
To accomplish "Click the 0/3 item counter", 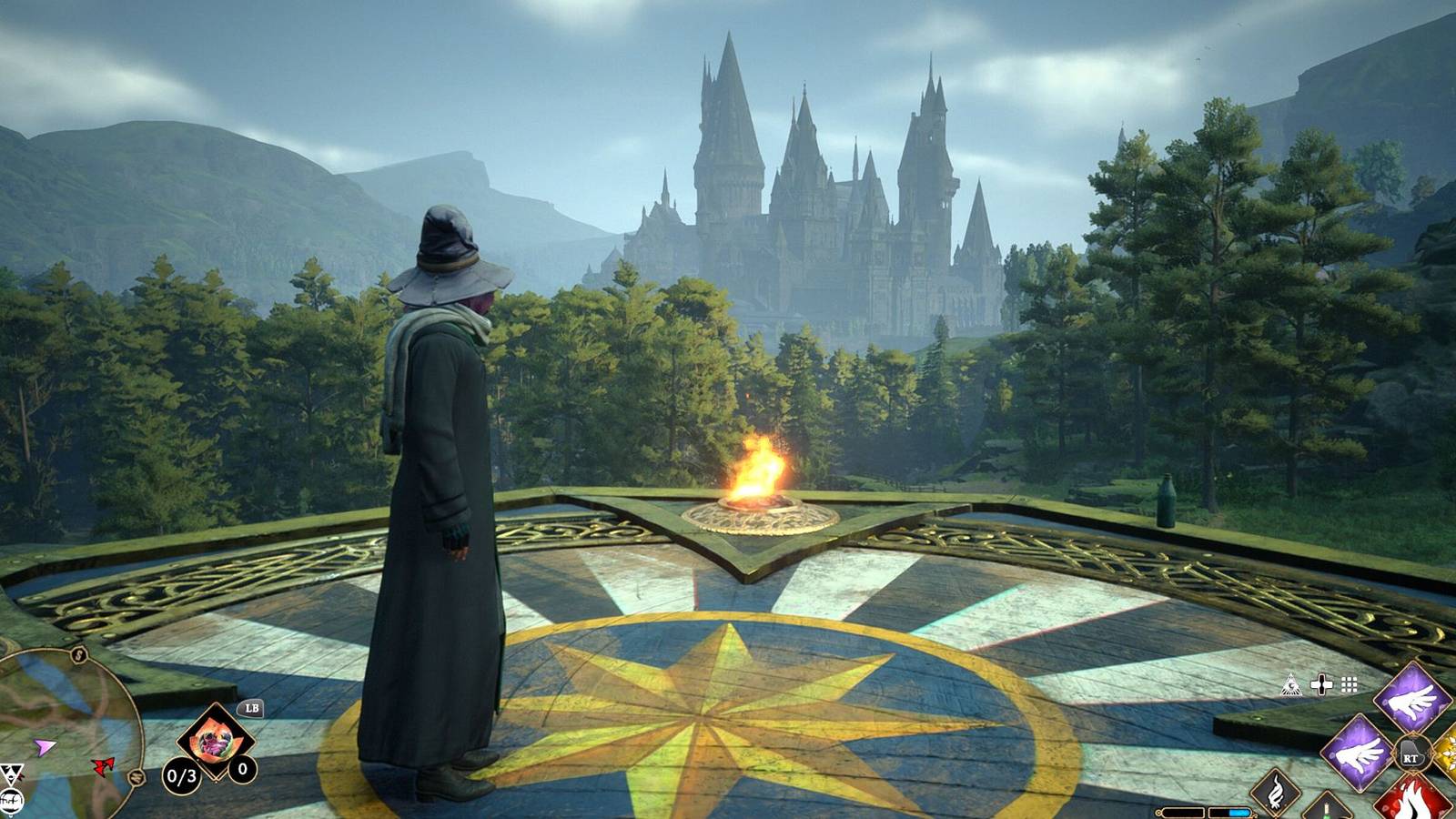I will pyautogui.click(x=181, y=775).
